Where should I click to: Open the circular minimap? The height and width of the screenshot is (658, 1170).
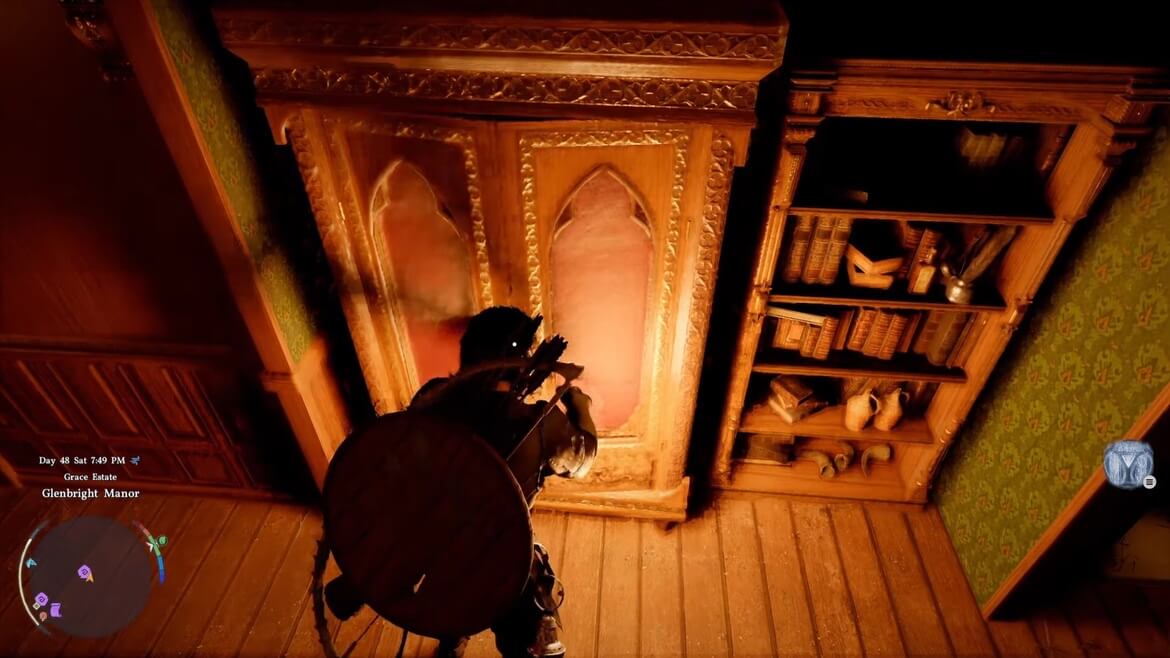89,575
